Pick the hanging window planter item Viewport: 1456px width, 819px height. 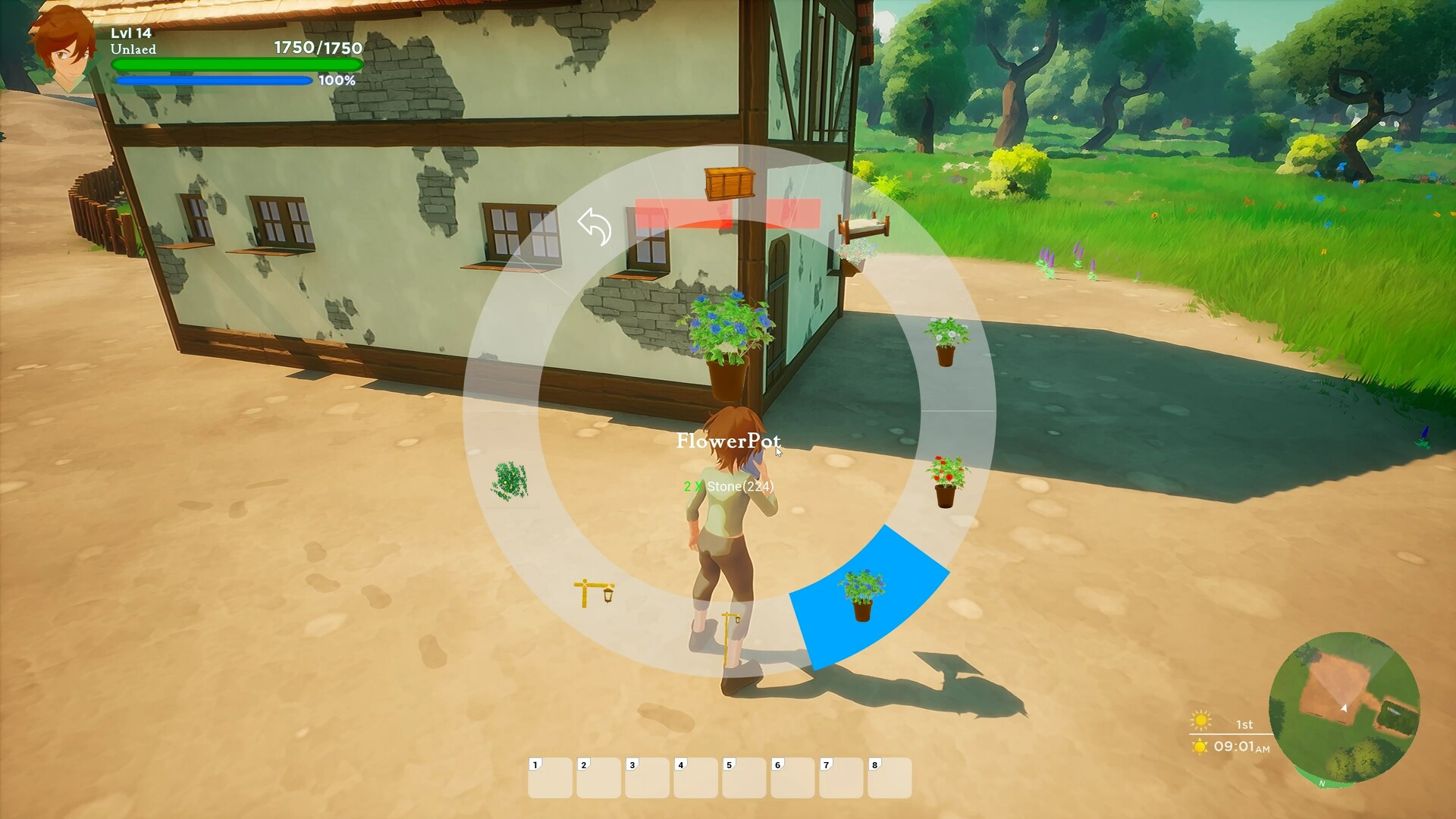point(853,255)
